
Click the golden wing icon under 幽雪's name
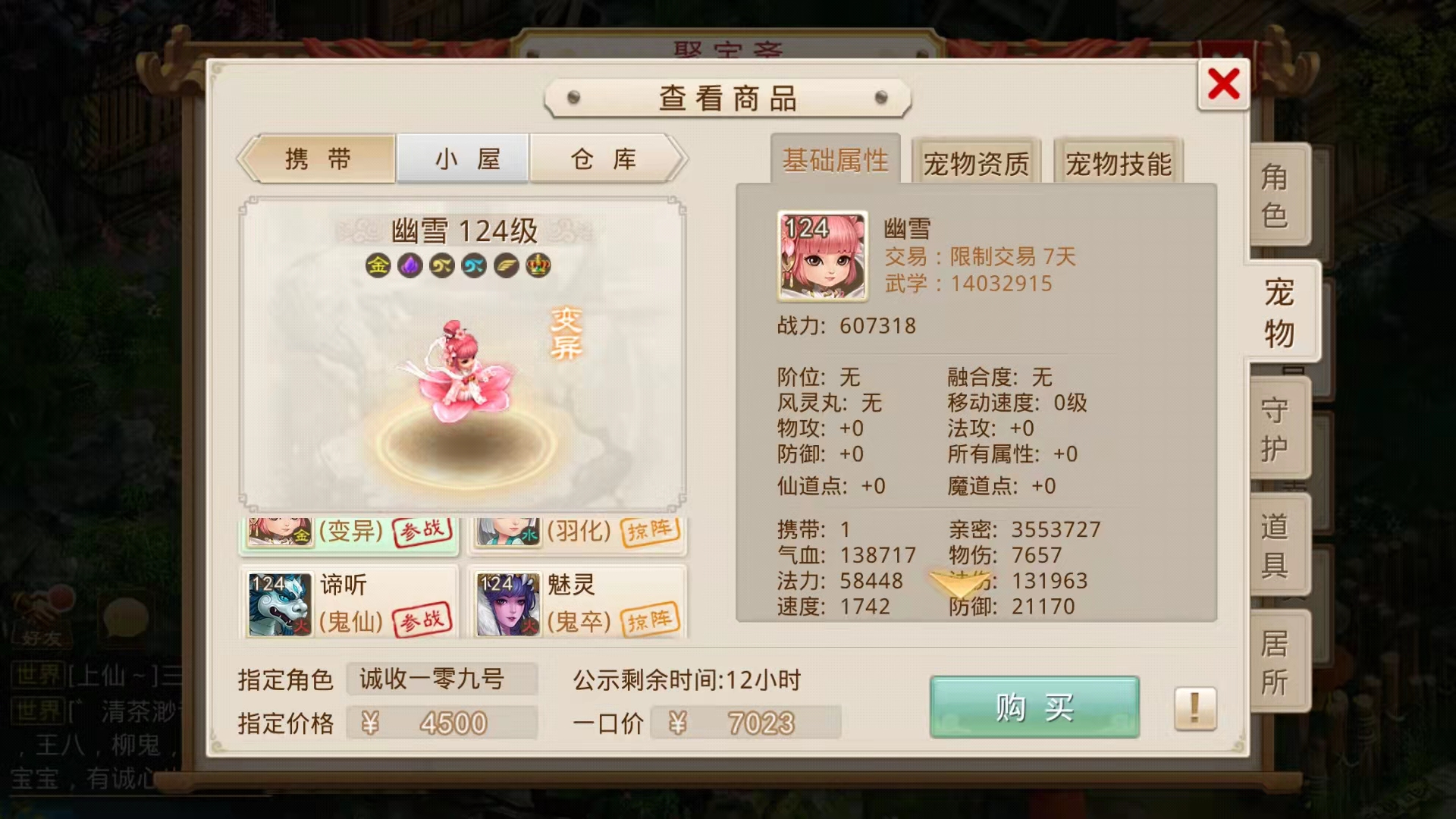507,265
